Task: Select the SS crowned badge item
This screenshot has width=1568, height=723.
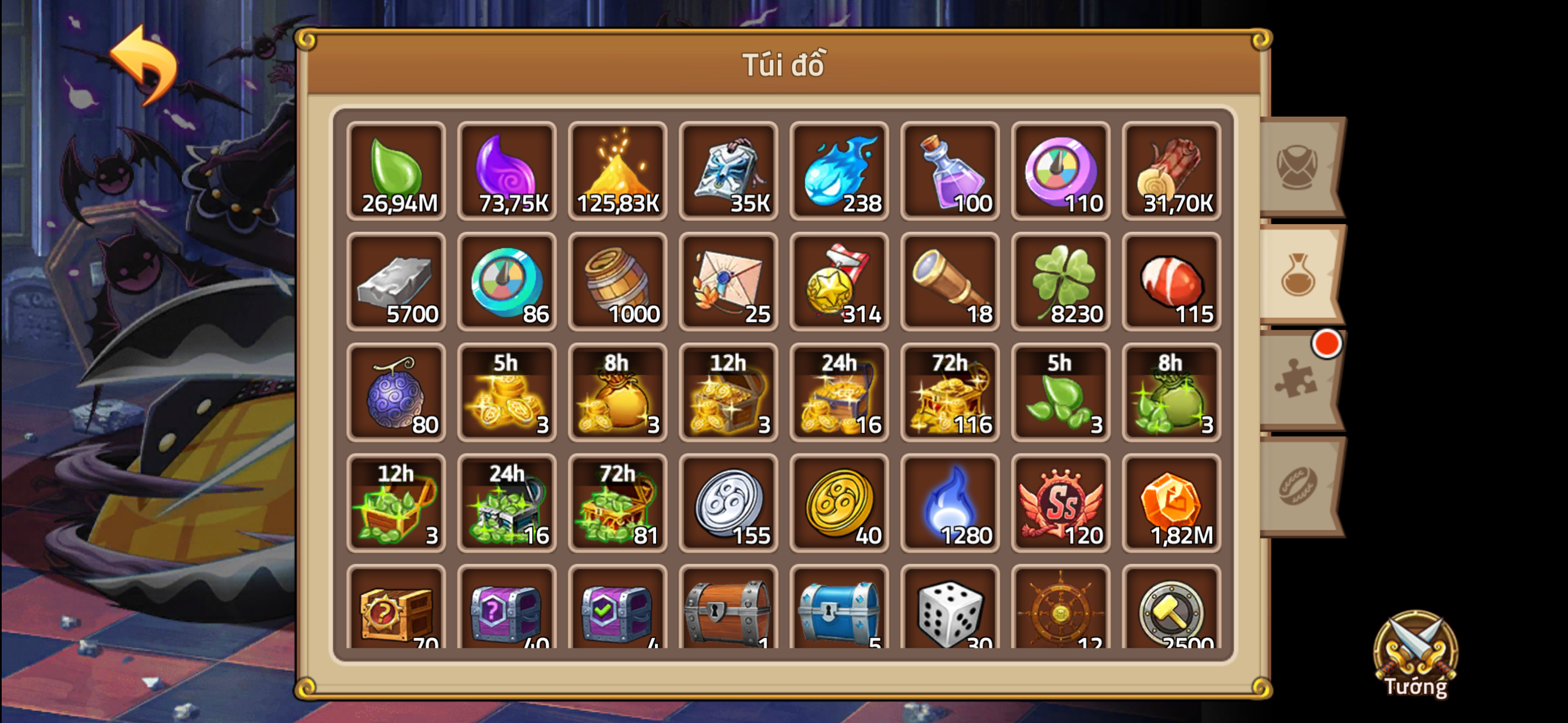Action: 1060,504
